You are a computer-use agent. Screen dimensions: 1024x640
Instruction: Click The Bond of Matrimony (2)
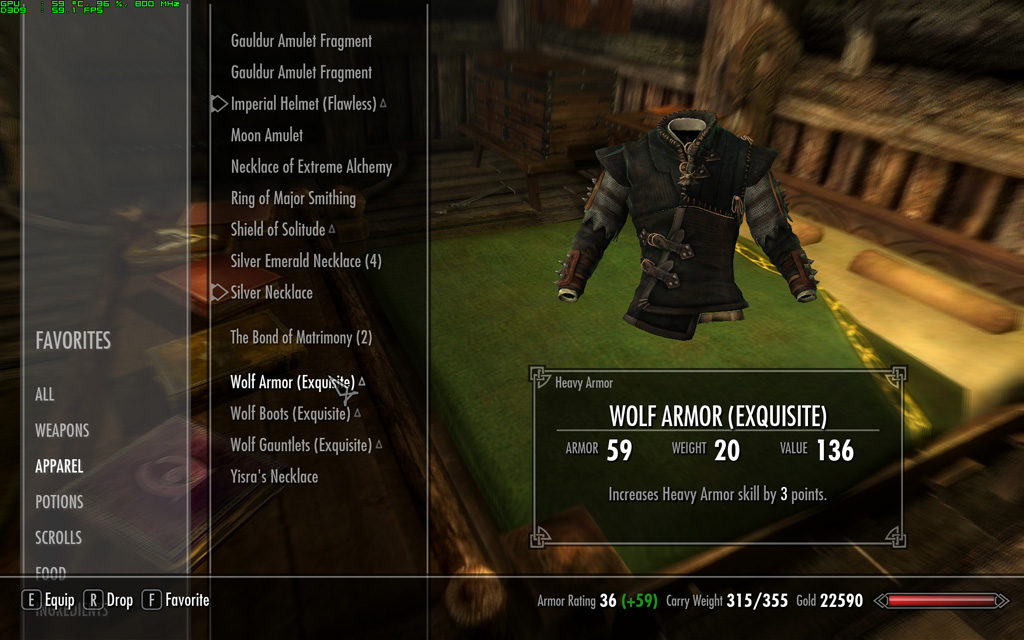pyautogui.click(x=301, y=338)
